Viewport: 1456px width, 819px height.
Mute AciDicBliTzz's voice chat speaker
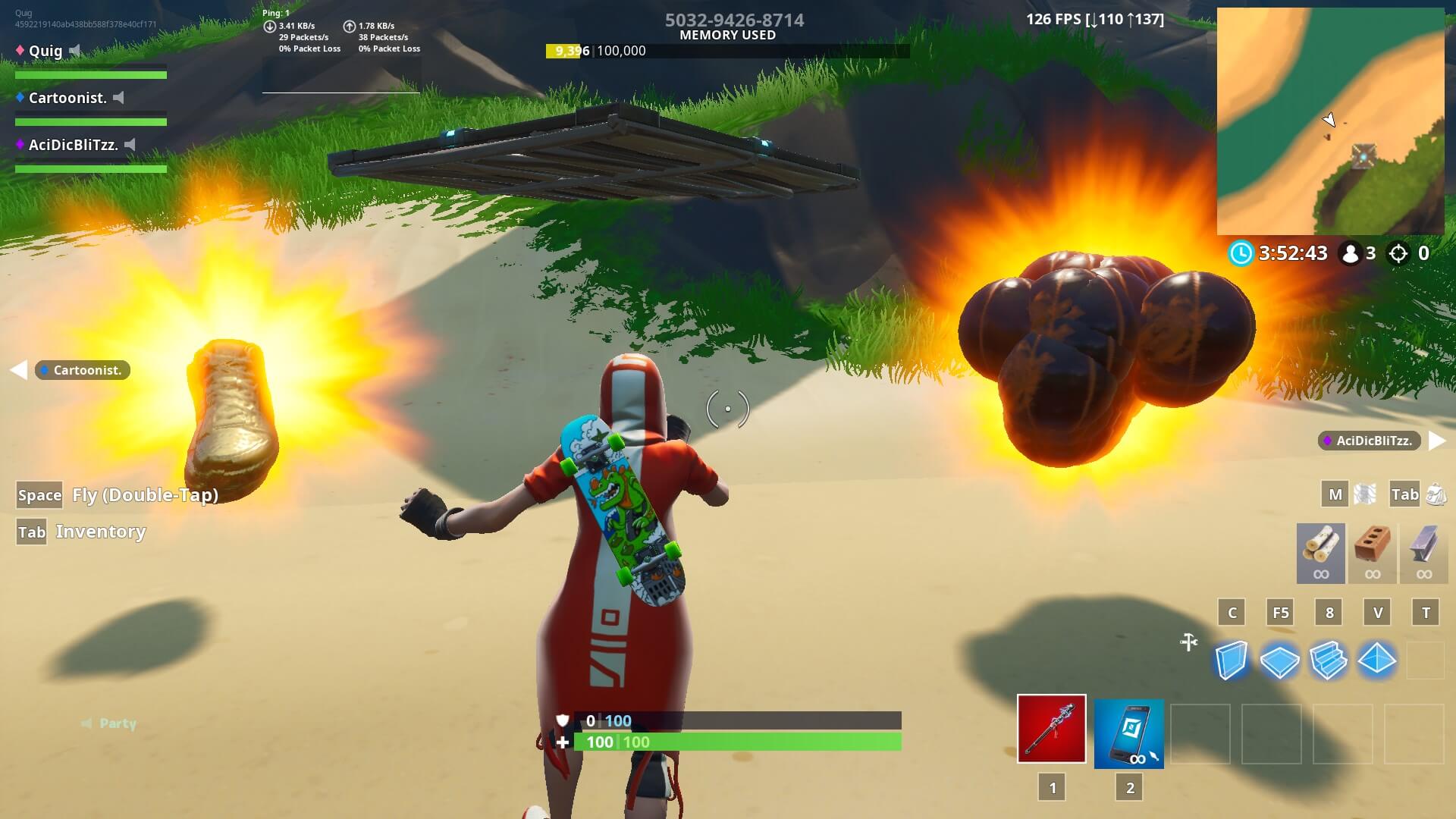[132, 145]
